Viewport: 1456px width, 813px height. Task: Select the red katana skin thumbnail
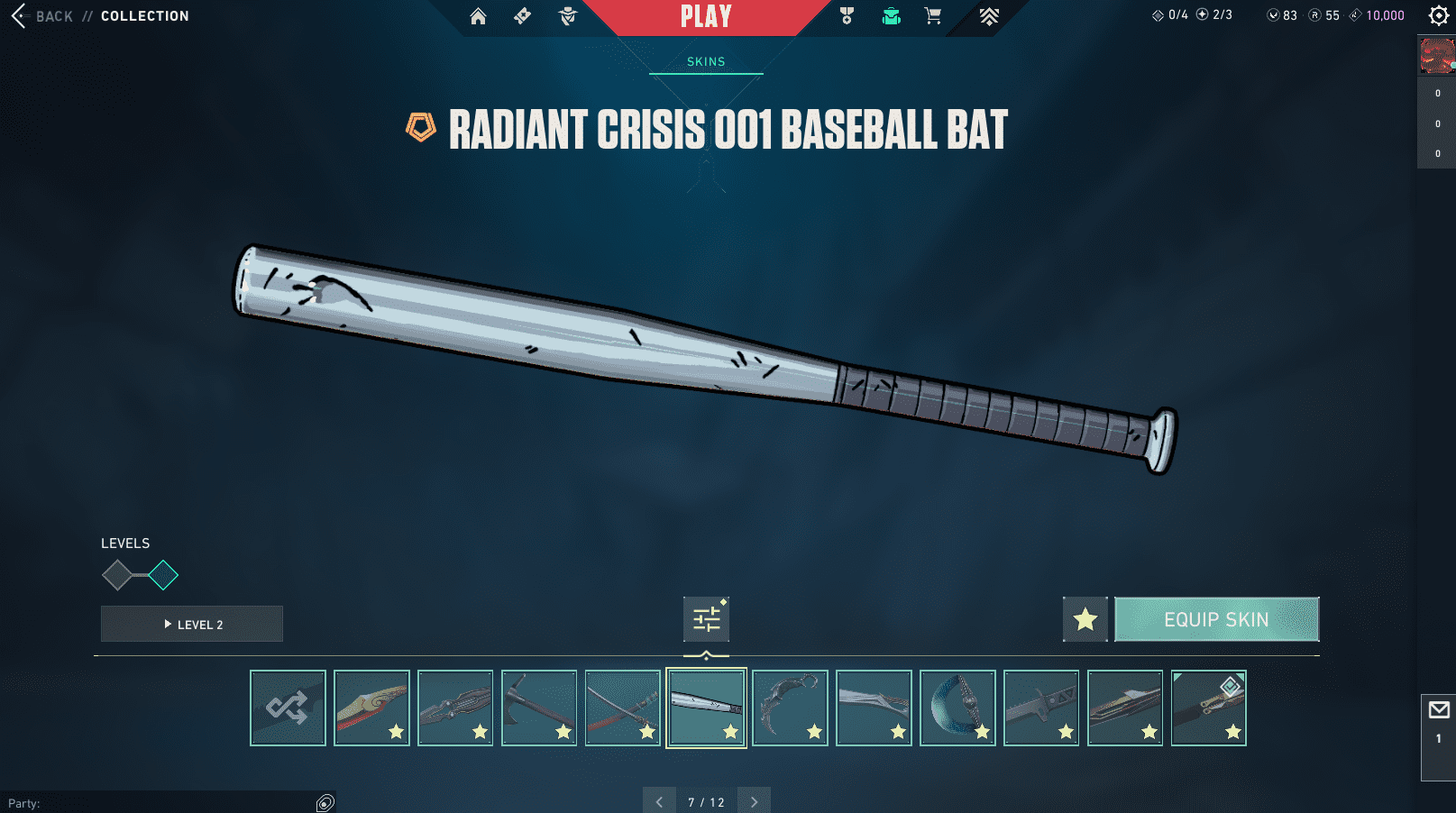point(623,708)
